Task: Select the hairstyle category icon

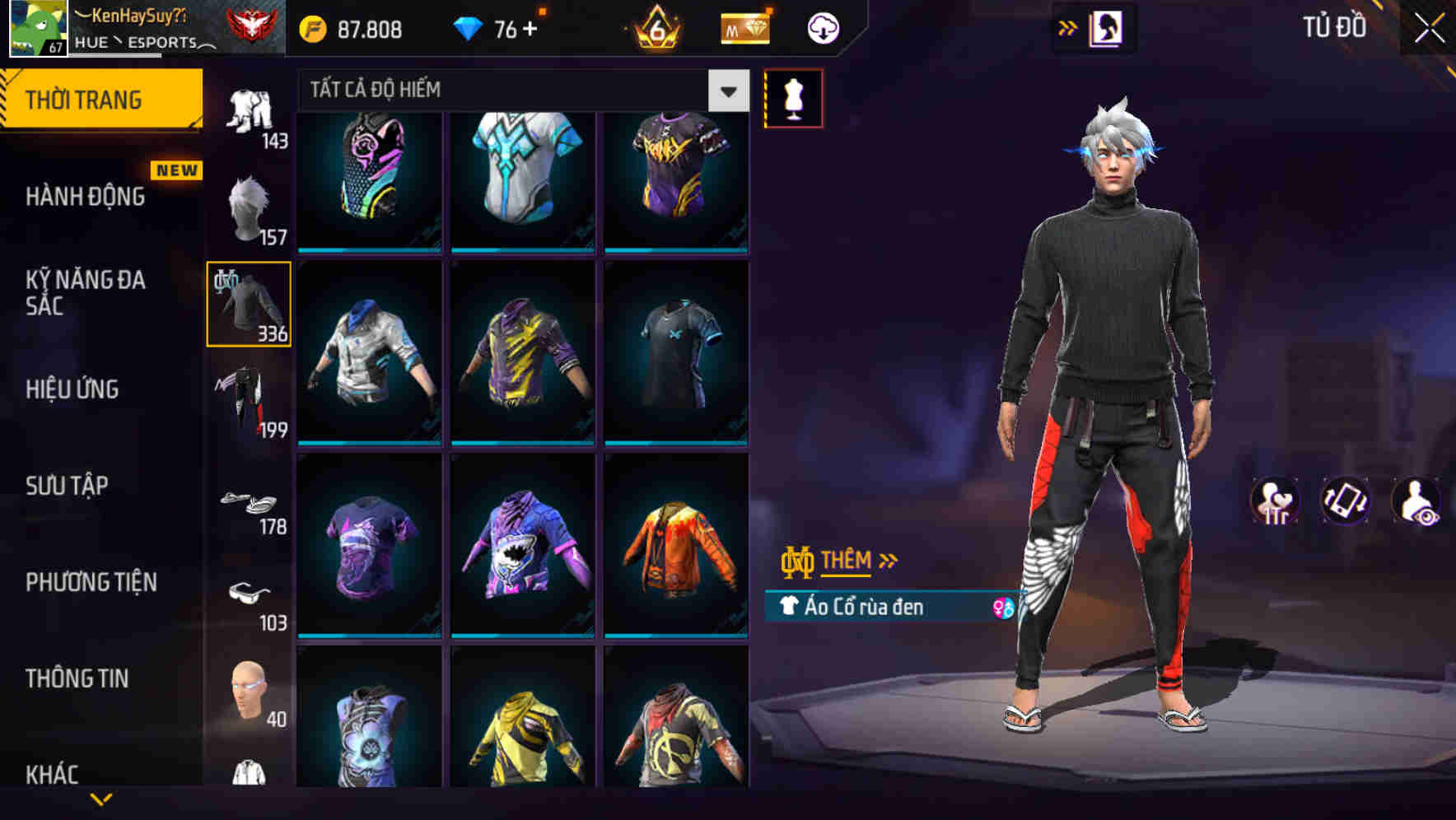Action: [x=250, y=206]
